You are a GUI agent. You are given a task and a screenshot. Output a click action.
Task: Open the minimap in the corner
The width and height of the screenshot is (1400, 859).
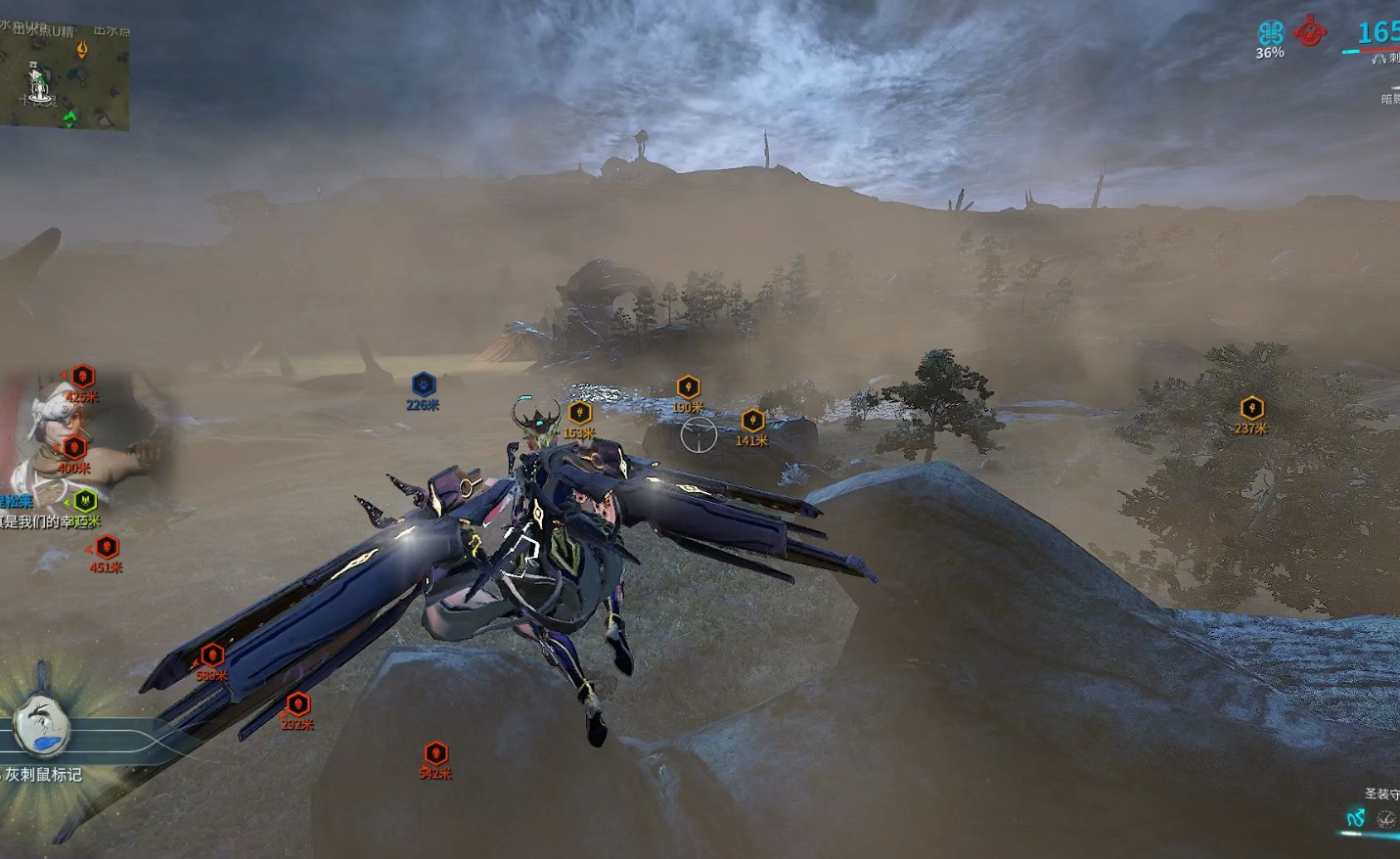(x=65, y=74)
